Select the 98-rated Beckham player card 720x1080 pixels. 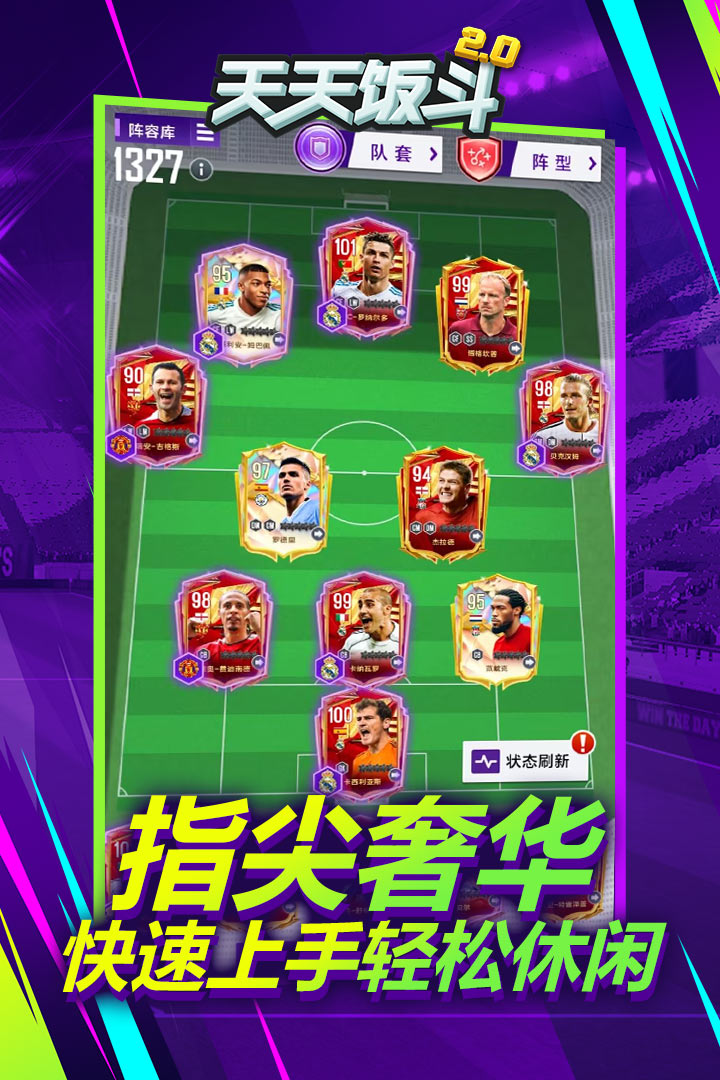pyautogui.click(x=562, y=414)
